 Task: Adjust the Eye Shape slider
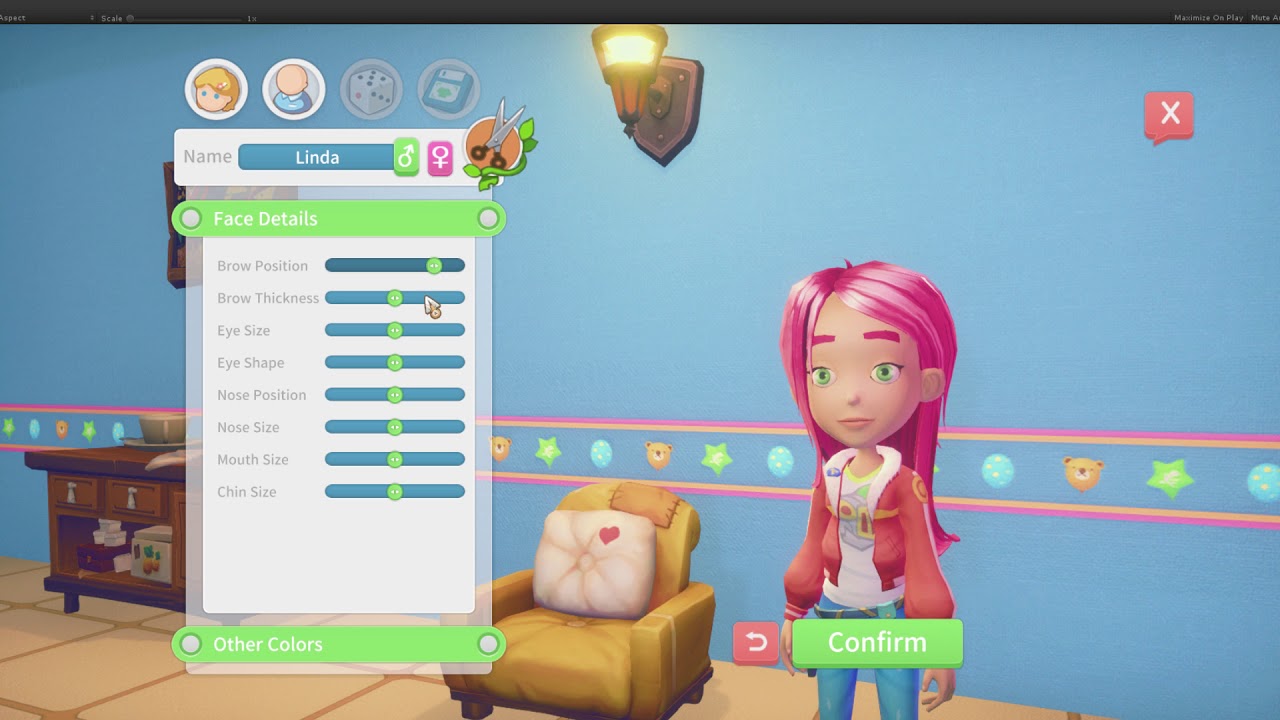[395, 363]
